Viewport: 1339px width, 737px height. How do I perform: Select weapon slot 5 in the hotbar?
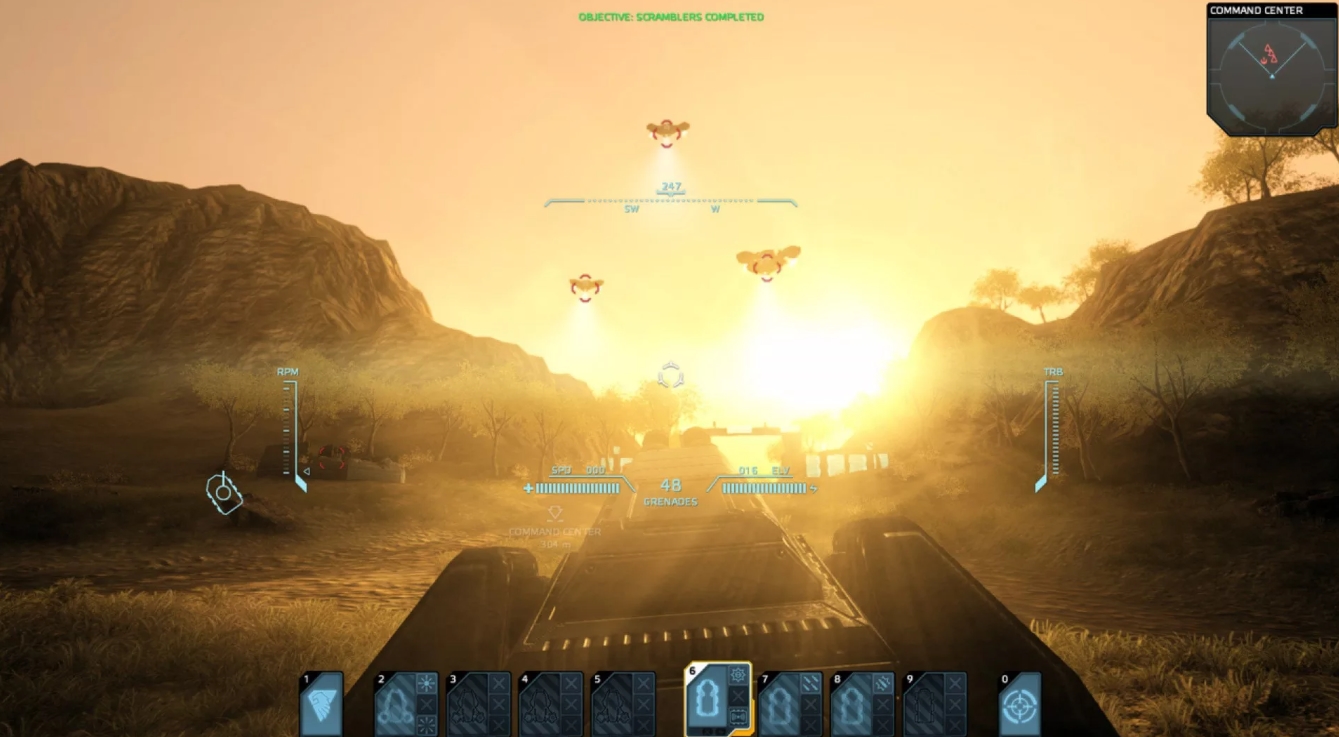pyautogui.click(x=612, y=705)
